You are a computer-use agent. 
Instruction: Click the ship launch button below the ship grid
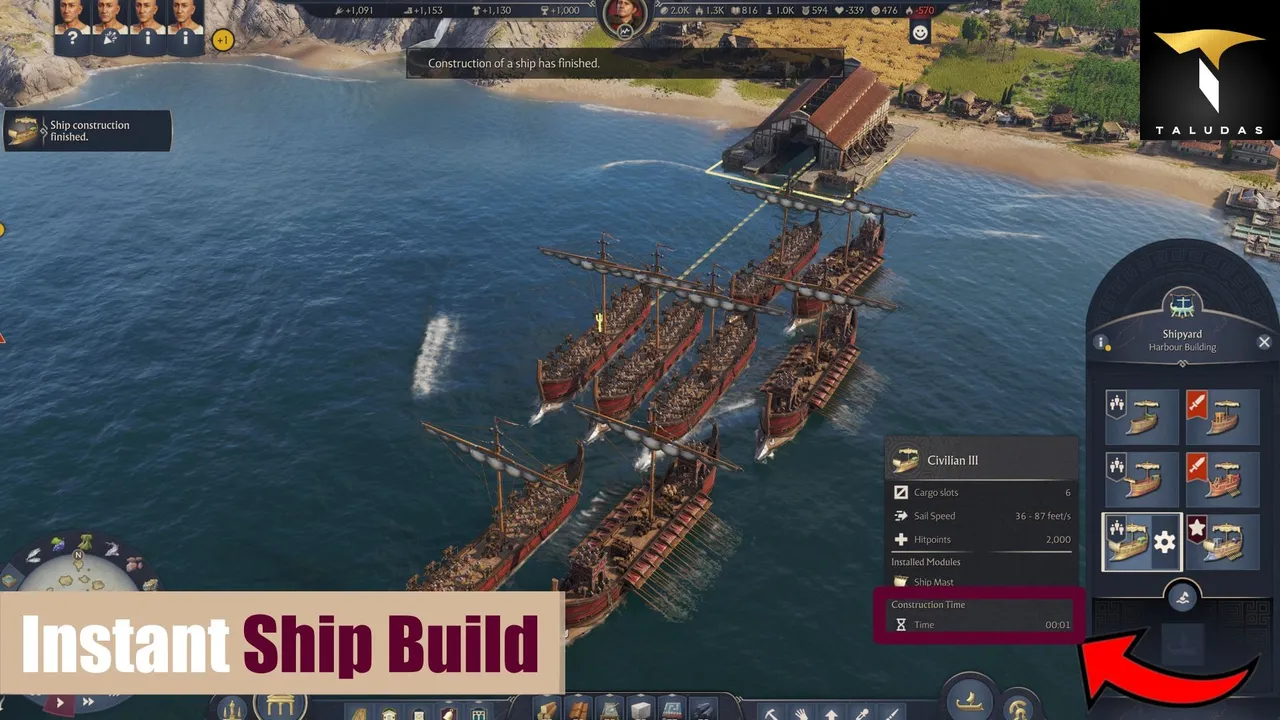[x=1183, y=598]
